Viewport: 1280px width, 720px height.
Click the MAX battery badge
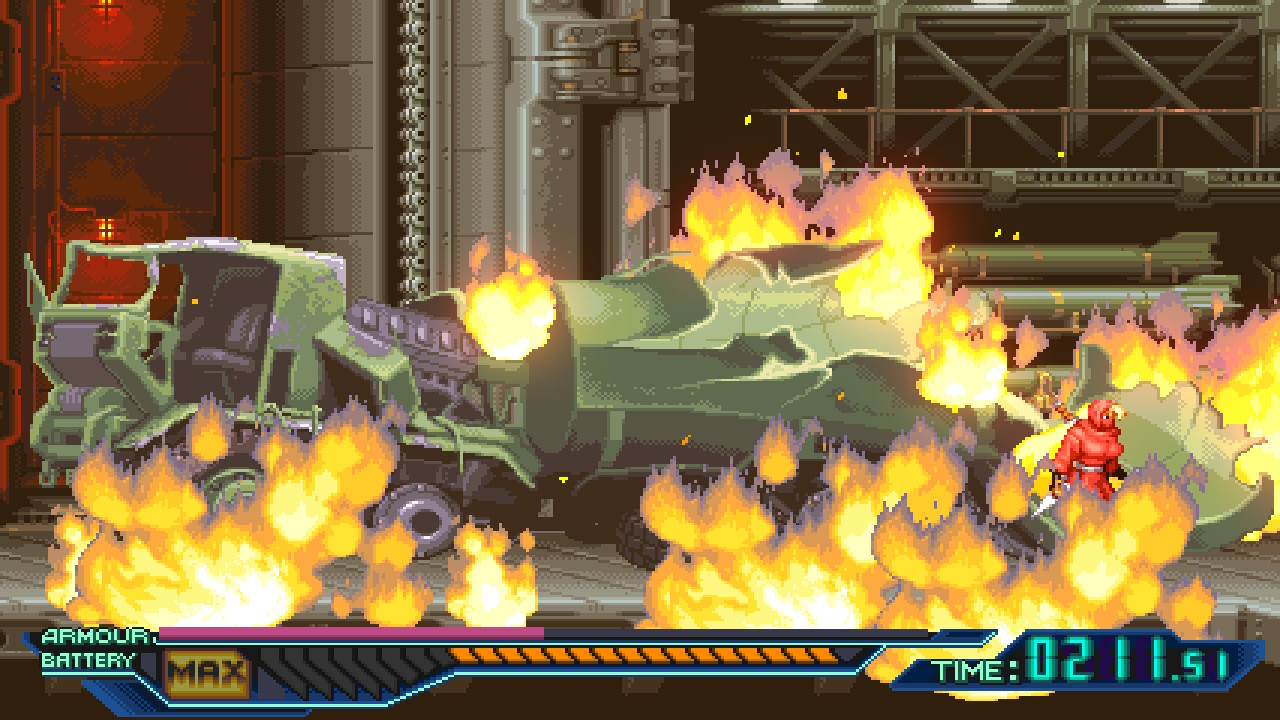(x=206, y=675)
